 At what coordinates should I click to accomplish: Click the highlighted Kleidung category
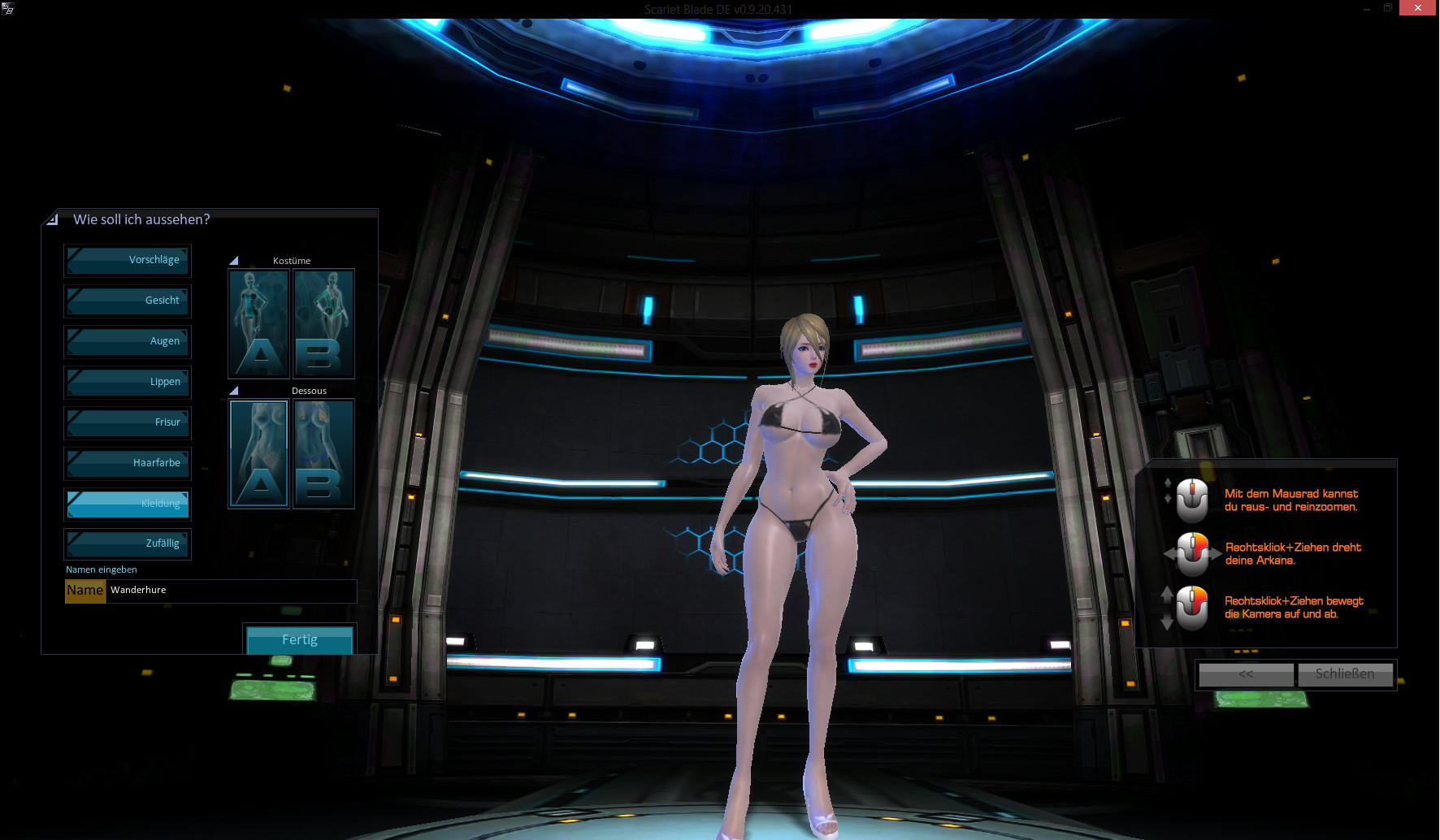pos(128,504)
